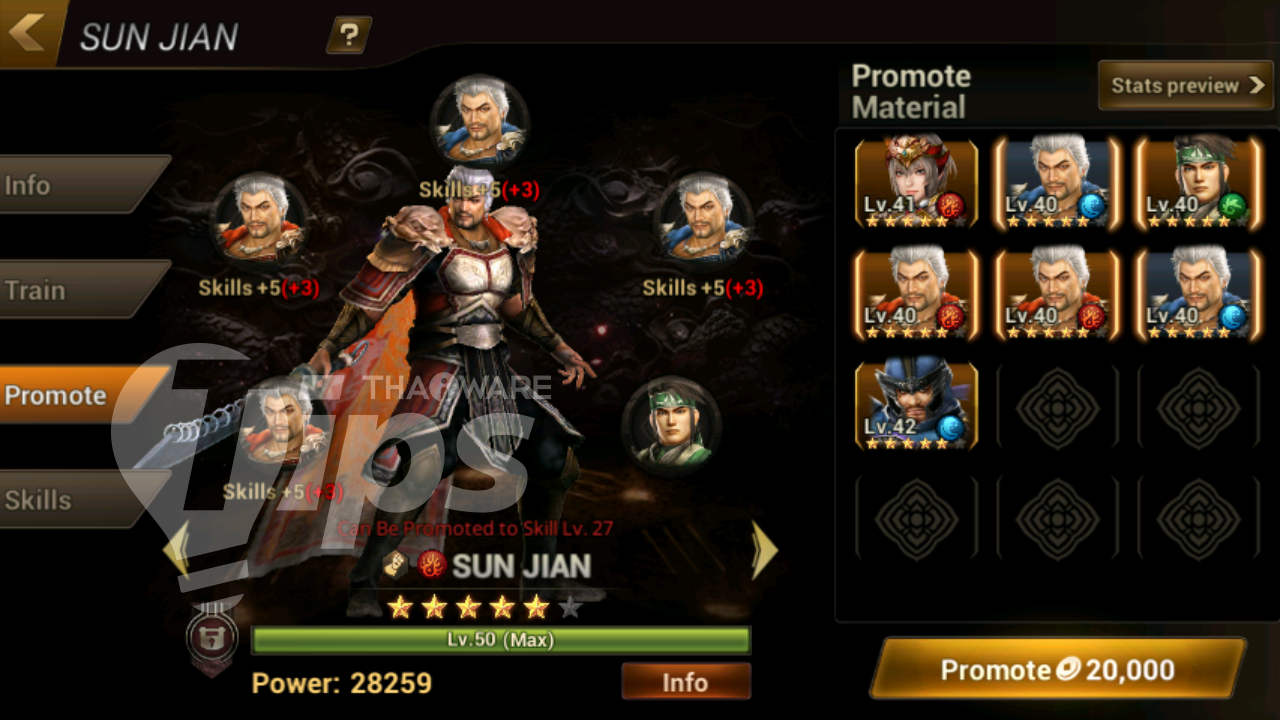Promote Sun Jian for 20,000 coins

(1058, 669)
